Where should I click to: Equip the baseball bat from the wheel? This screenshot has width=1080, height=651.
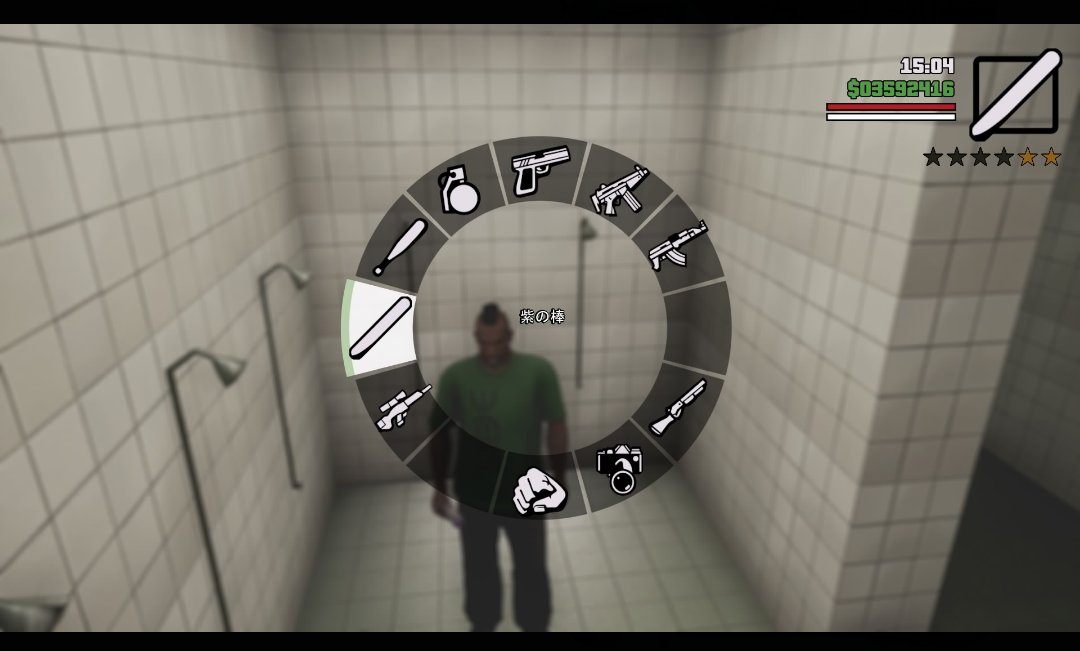coord(401,247)
